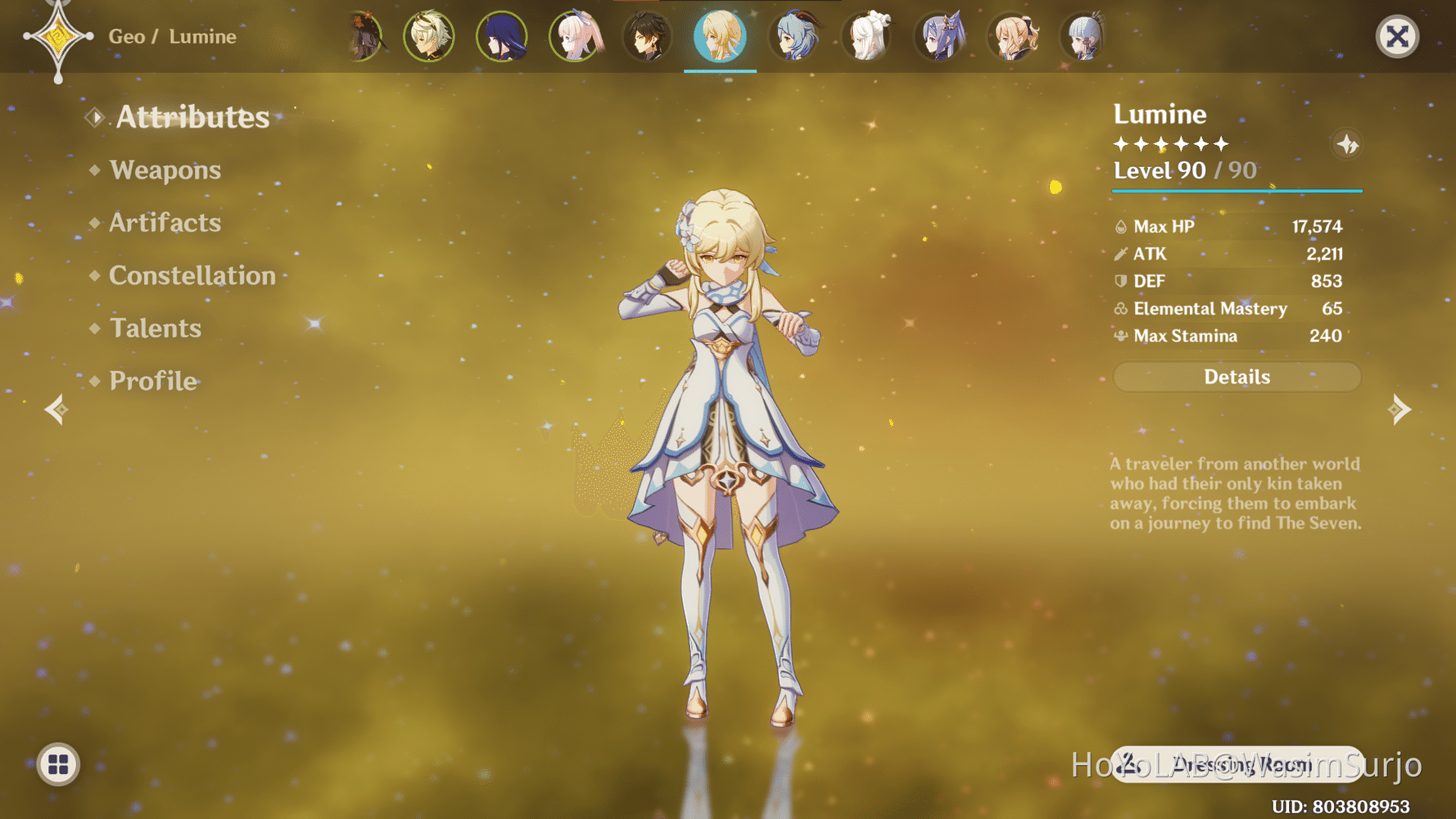Open the party setup grid icon bottom left

pos(57,766)
